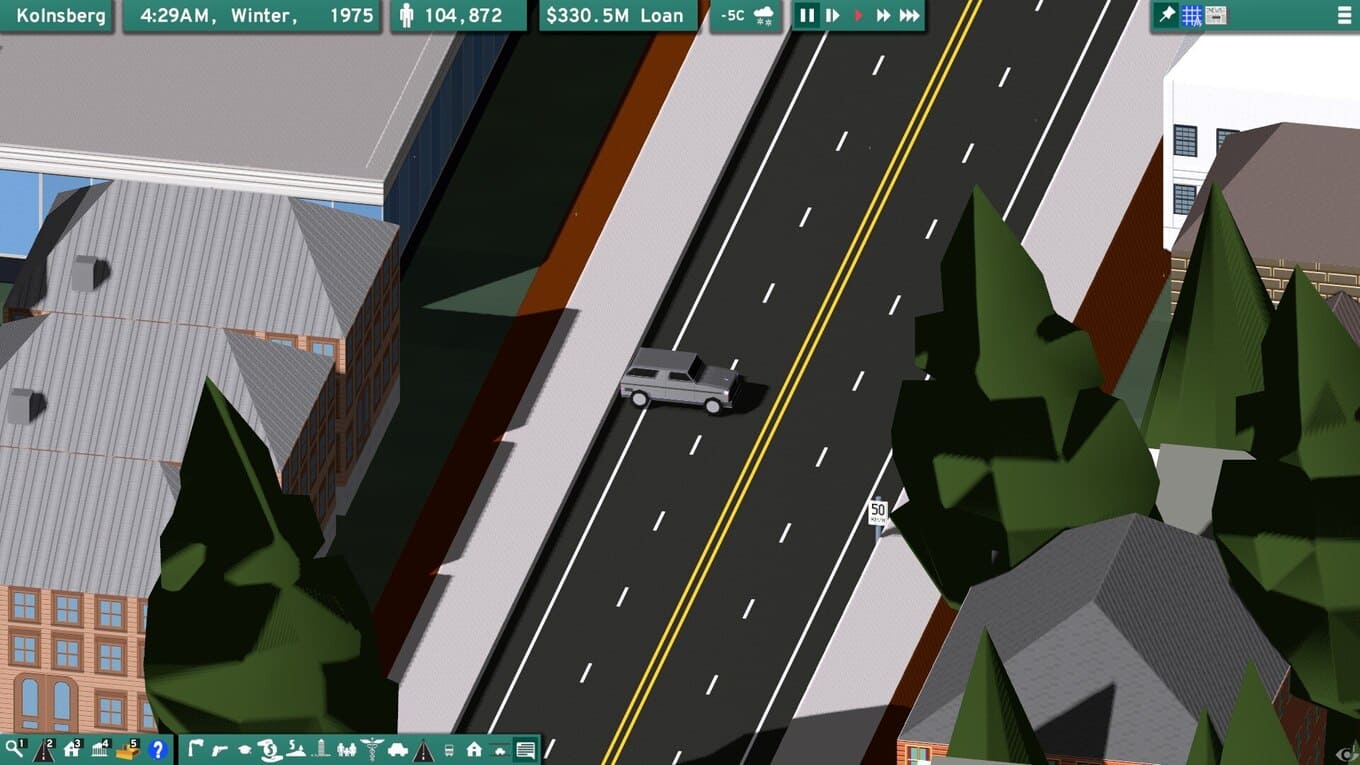Open the health caduceus chart
The height and width of the screenshot is (765, 1360).
point(371,749)
